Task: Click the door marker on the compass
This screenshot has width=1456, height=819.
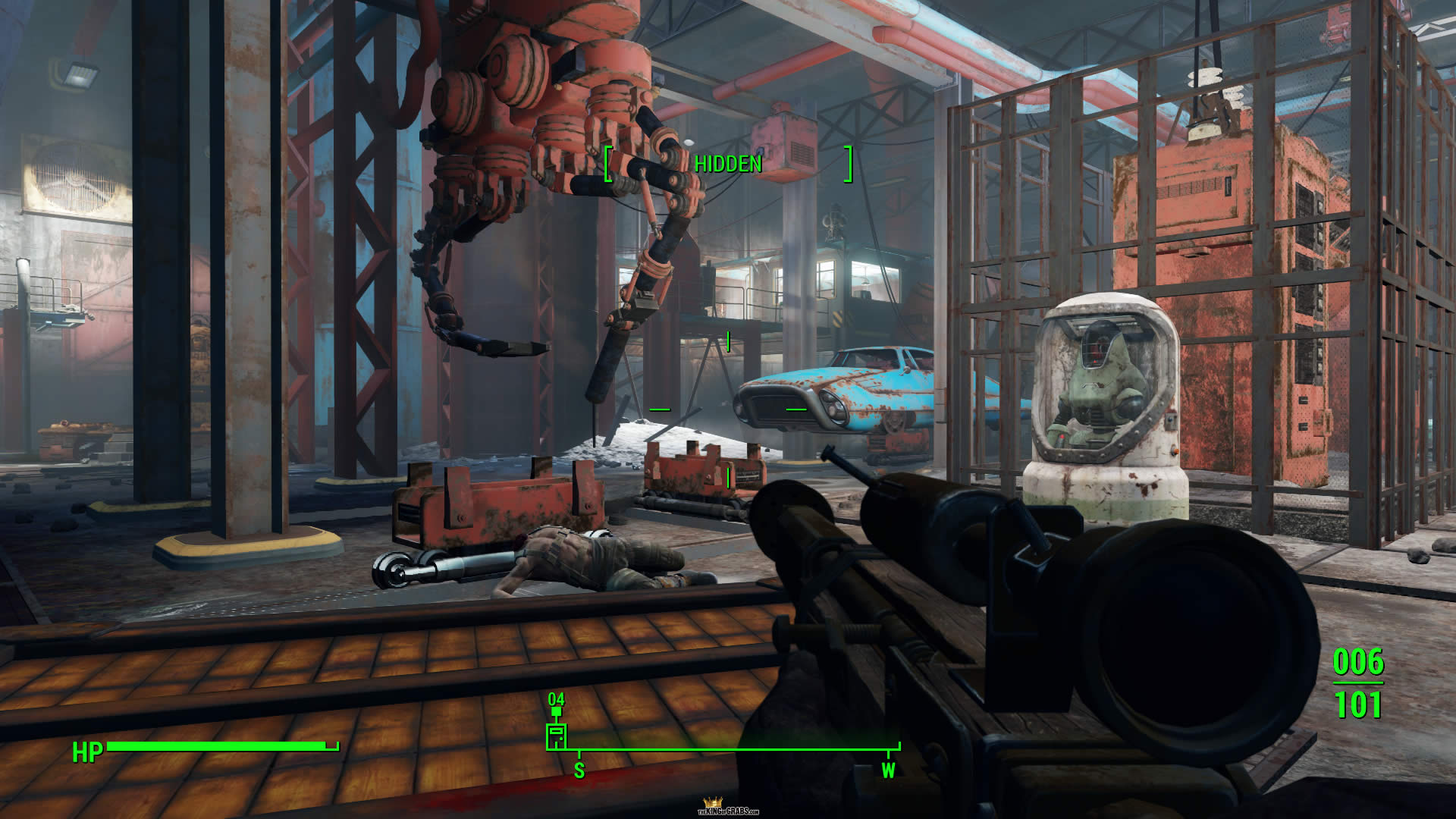Action: click(x=556, y=736)
